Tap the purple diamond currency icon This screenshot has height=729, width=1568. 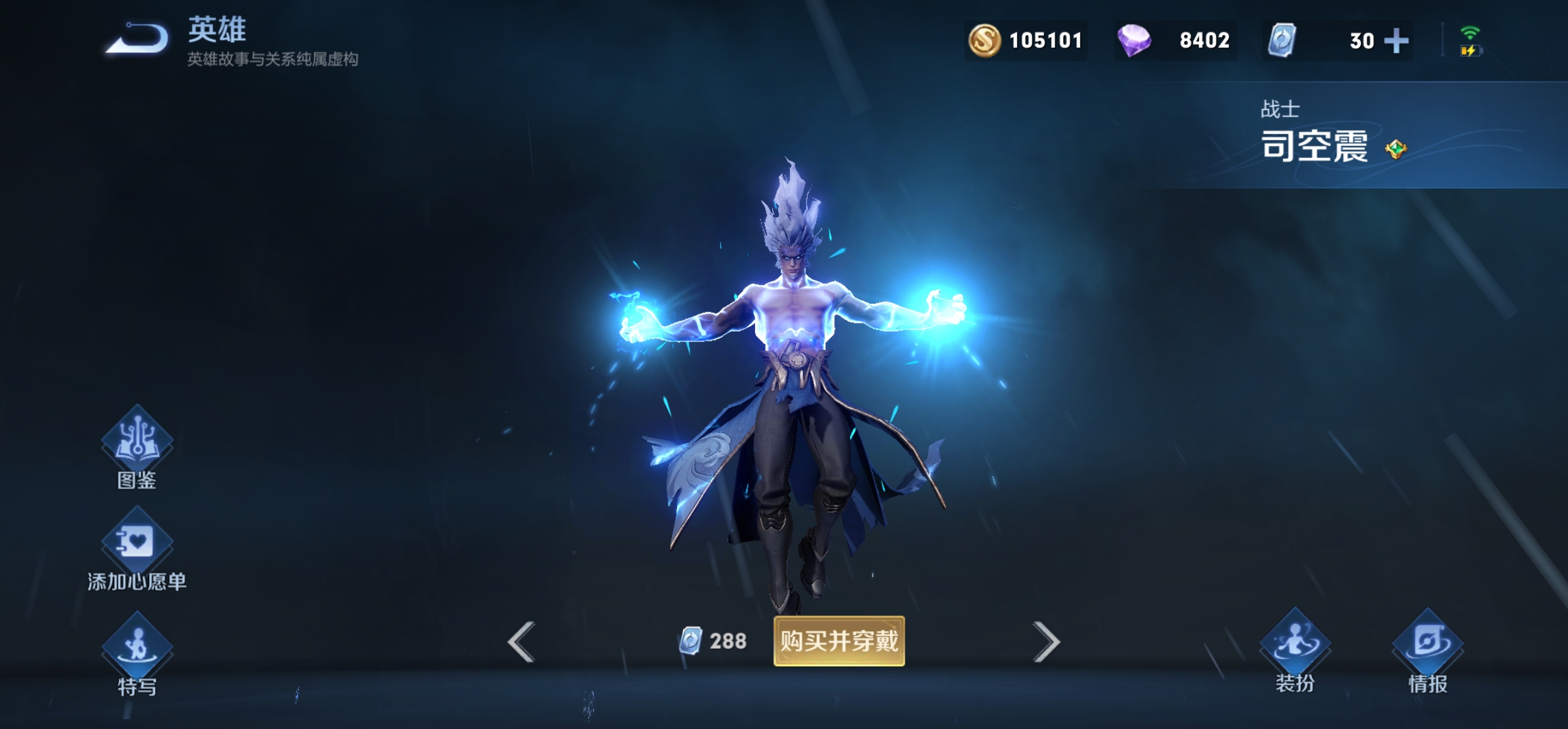pos(1134,41)
